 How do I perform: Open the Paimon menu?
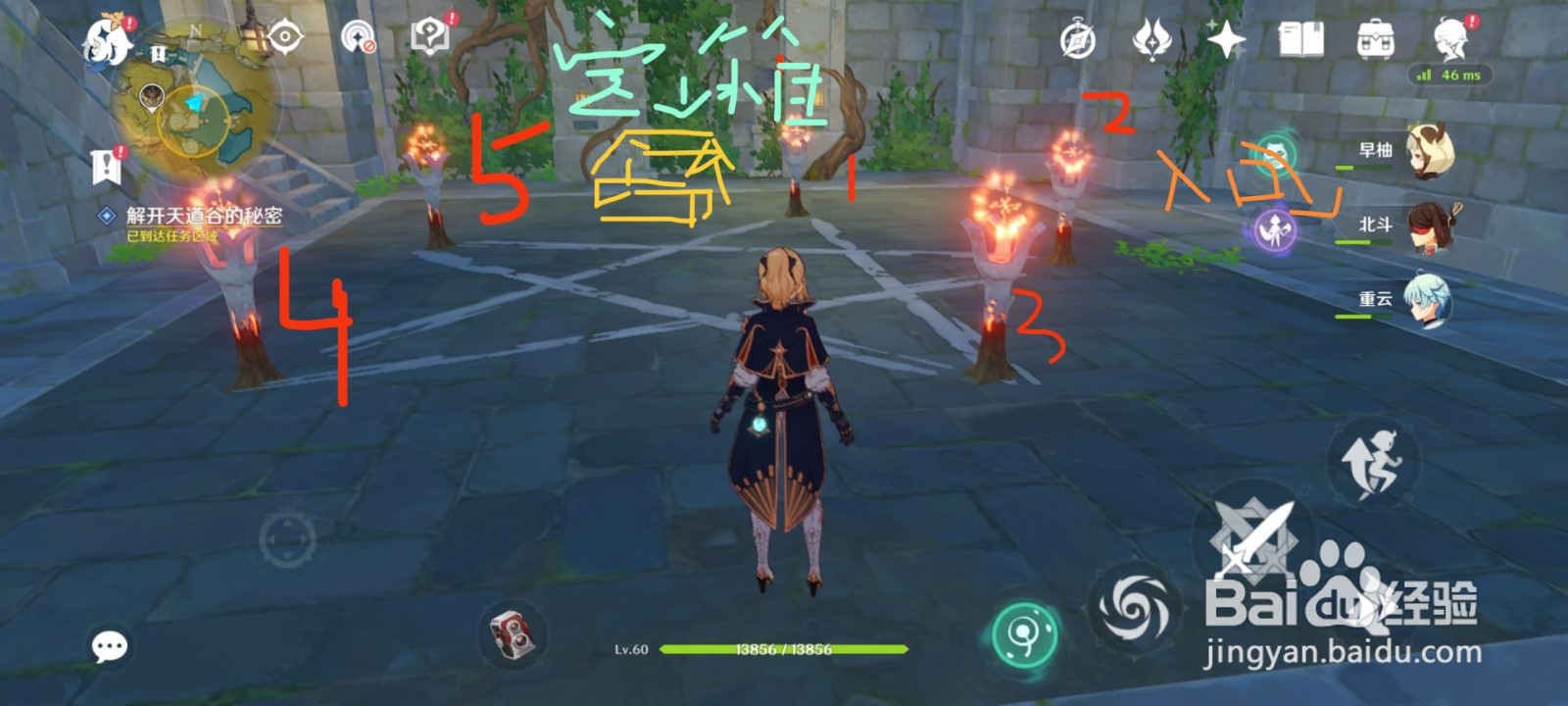pos(103,39)
